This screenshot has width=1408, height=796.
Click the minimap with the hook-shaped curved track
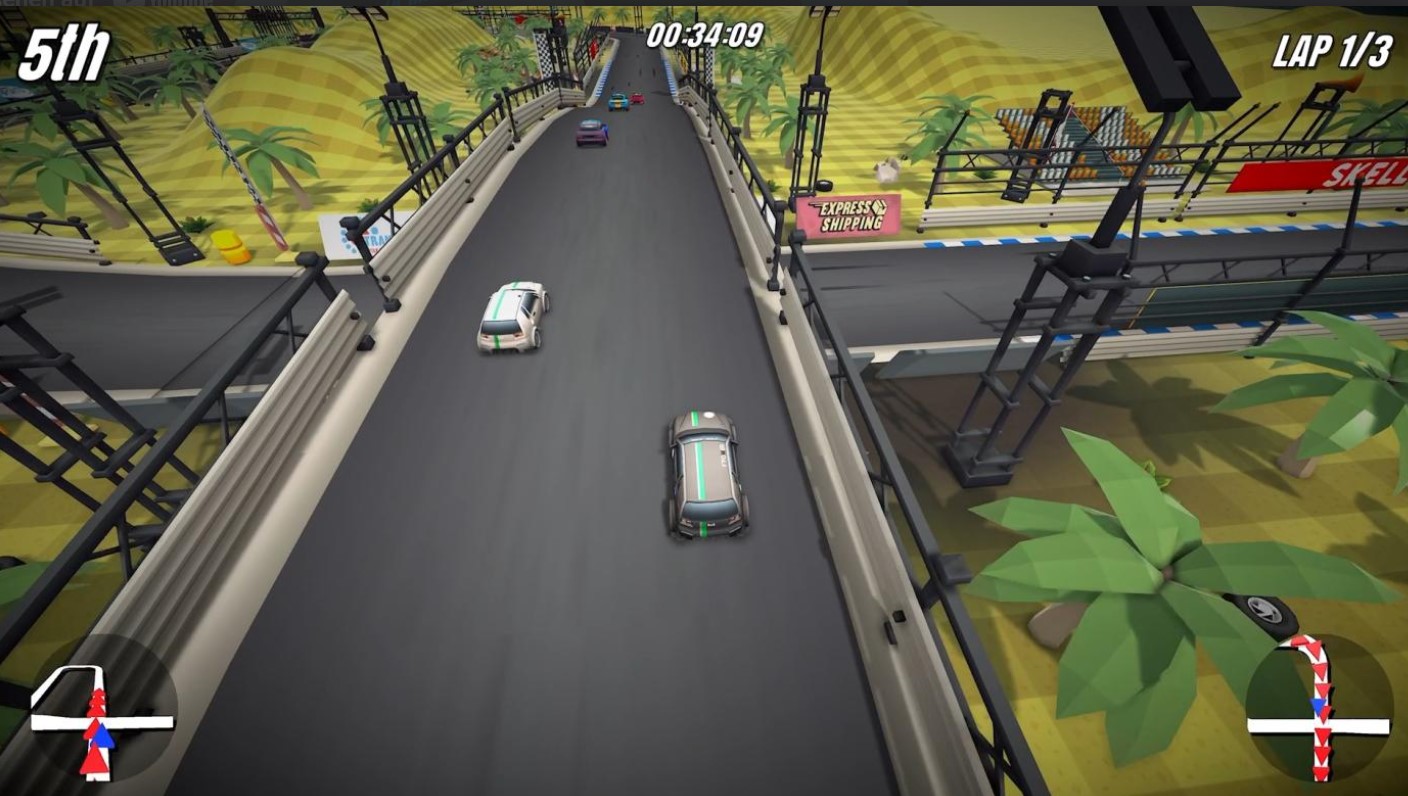(x=1318, y=708)
